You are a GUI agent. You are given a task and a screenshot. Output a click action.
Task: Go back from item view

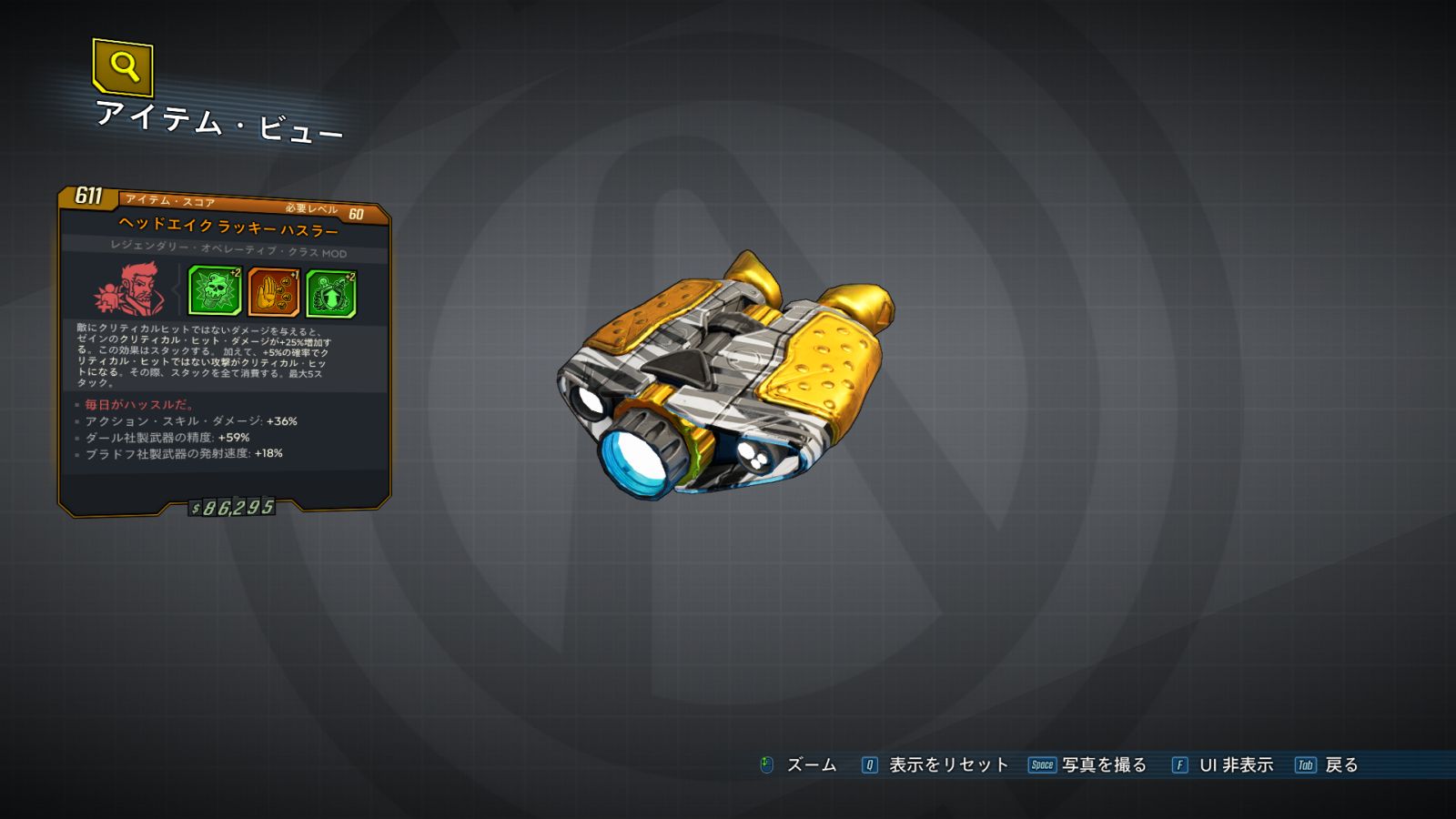click(x=1327, y=765)
